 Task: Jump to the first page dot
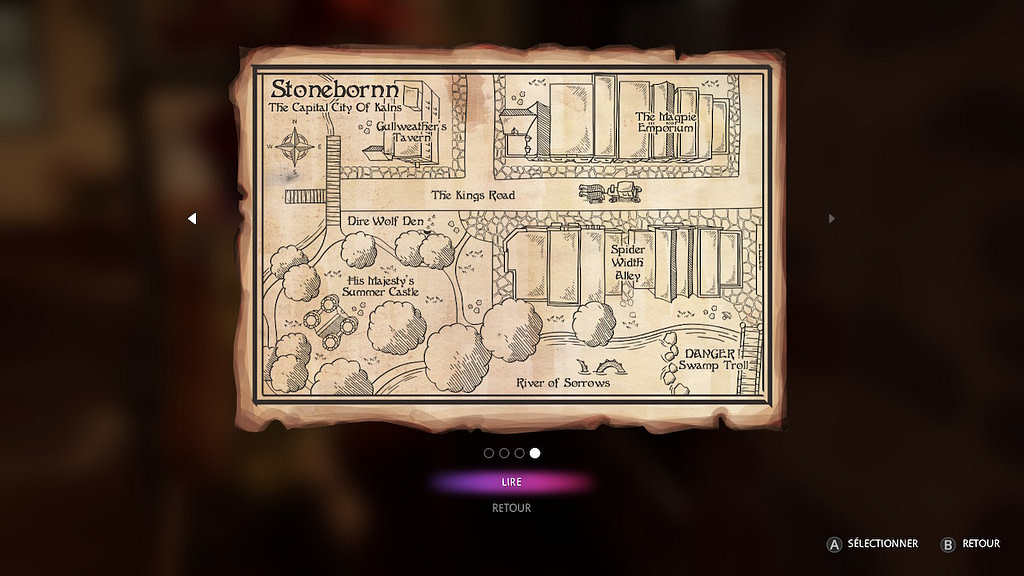click(489, 453)
